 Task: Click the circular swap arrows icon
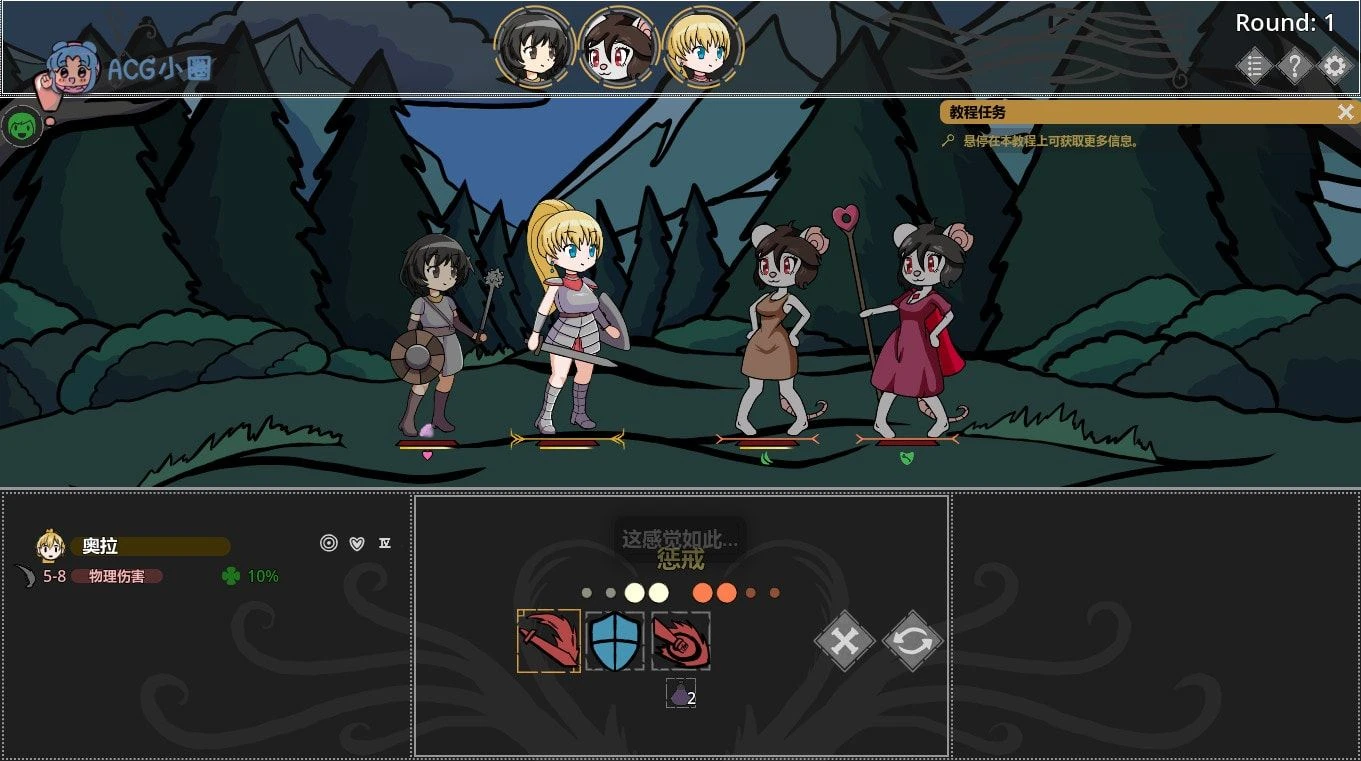911,642
